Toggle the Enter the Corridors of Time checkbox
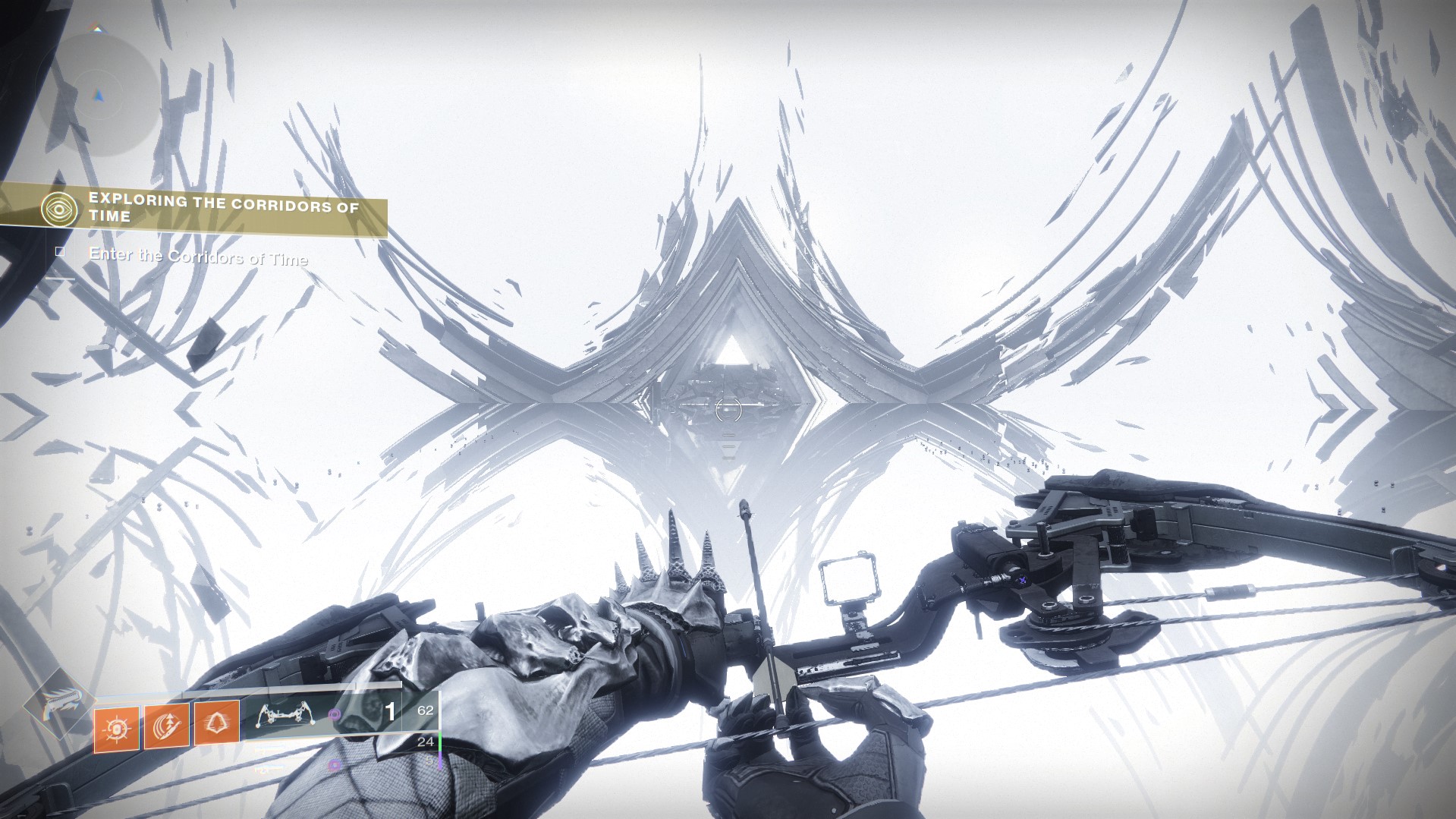The width and height of the screenshot is (1456, 819). 60,253
